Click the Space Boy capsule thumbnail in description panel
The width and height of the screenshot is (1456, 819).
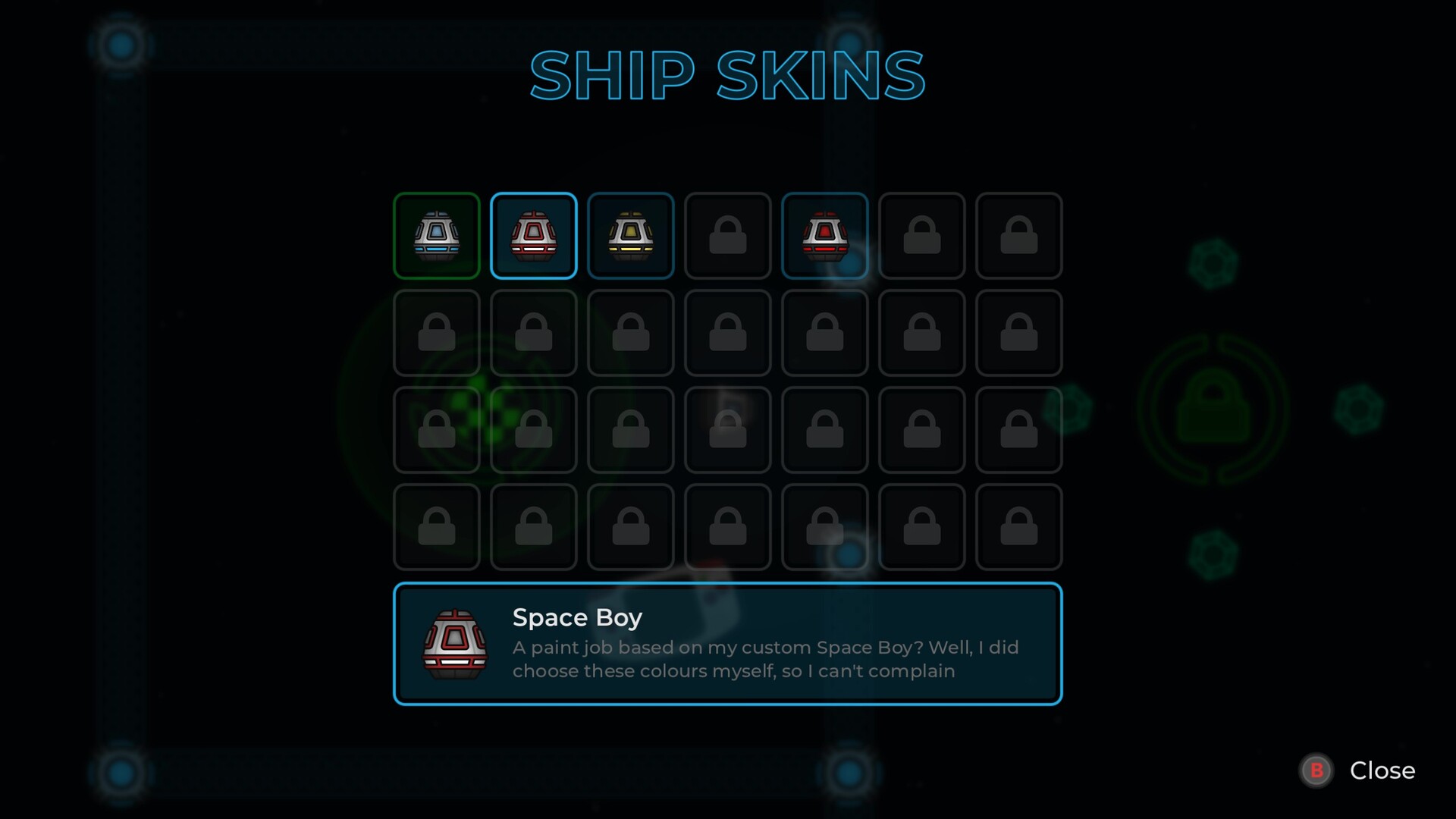454,643
